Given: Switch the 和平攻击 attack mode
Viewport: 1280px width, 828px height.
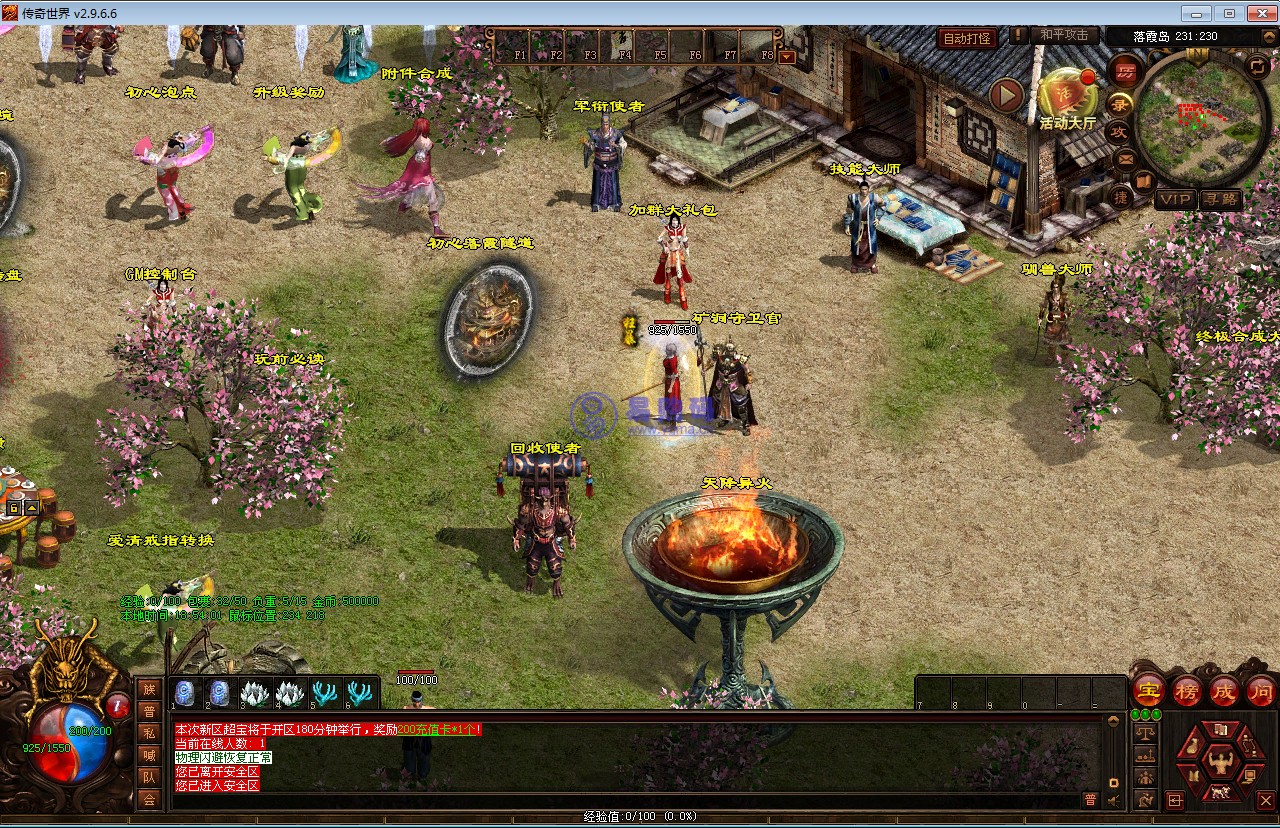Looking at the screenshot, I should point(1063,35).
